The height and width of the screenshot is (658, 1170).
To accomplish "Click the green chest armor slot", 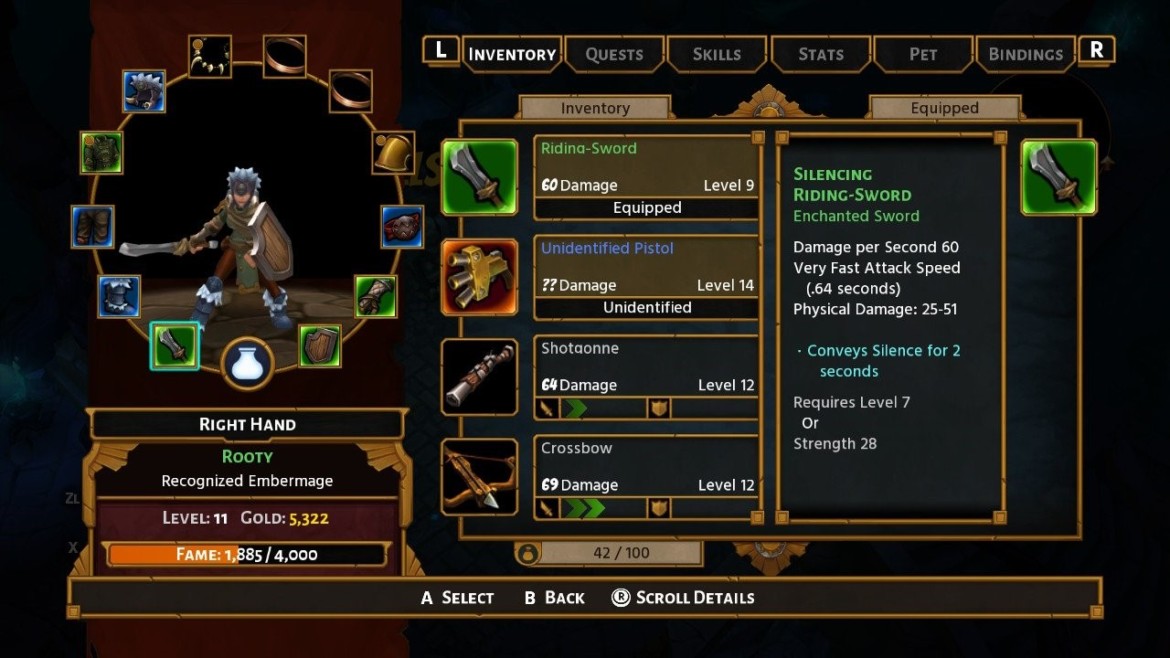I will (x=101, y=152).
